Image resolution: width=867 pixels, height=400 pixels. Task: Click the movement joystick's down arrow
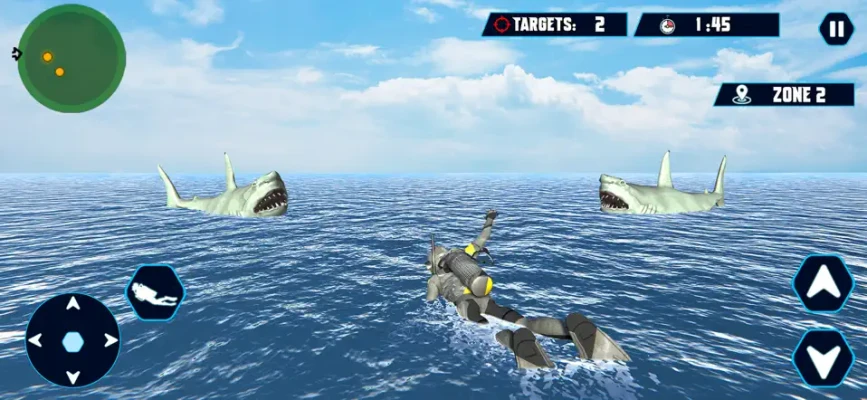[72, 375]
